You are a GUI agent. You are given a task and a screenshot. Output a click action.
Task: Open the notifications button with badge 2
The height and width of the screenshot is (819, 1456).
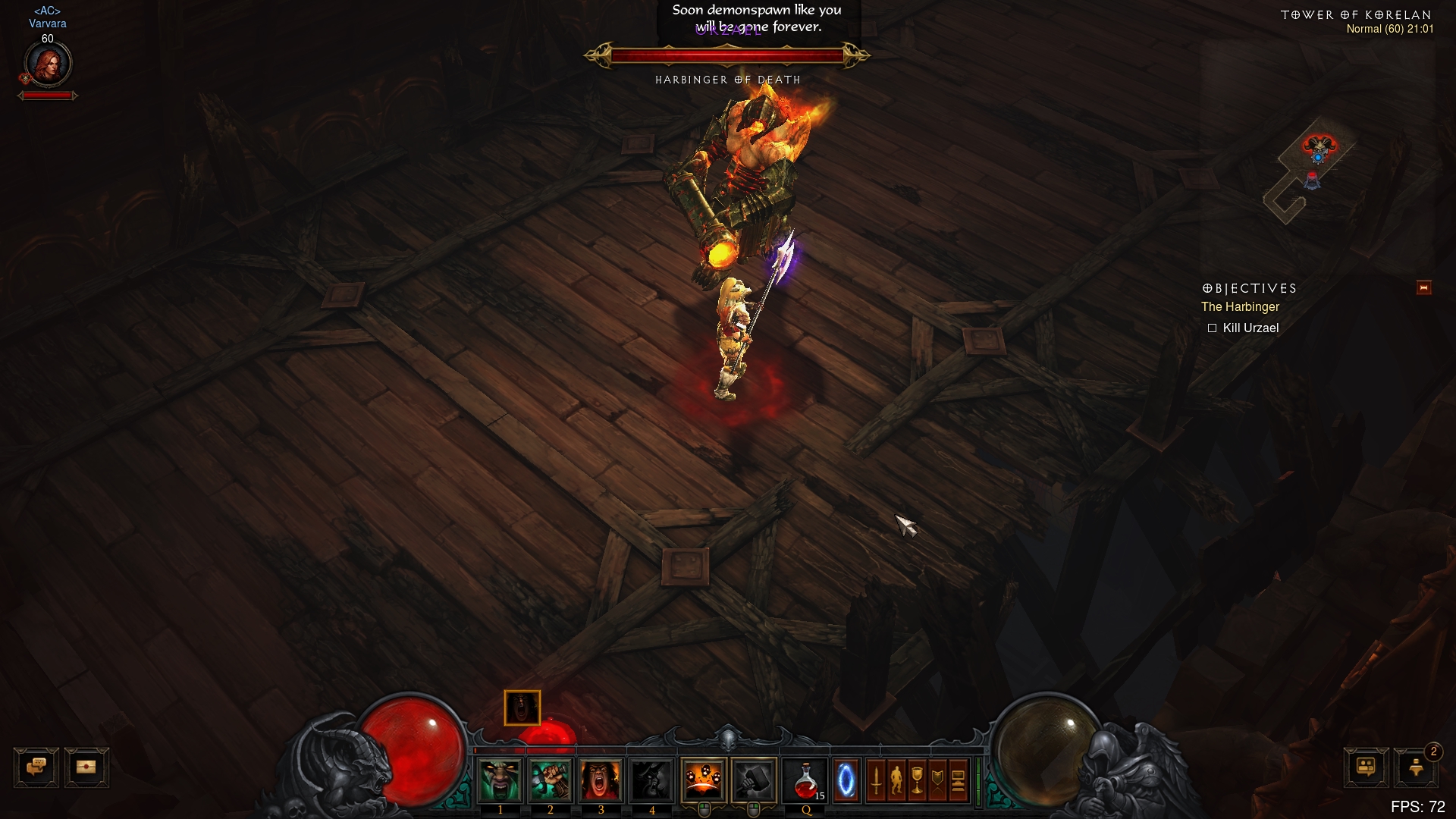[1416, 767]
